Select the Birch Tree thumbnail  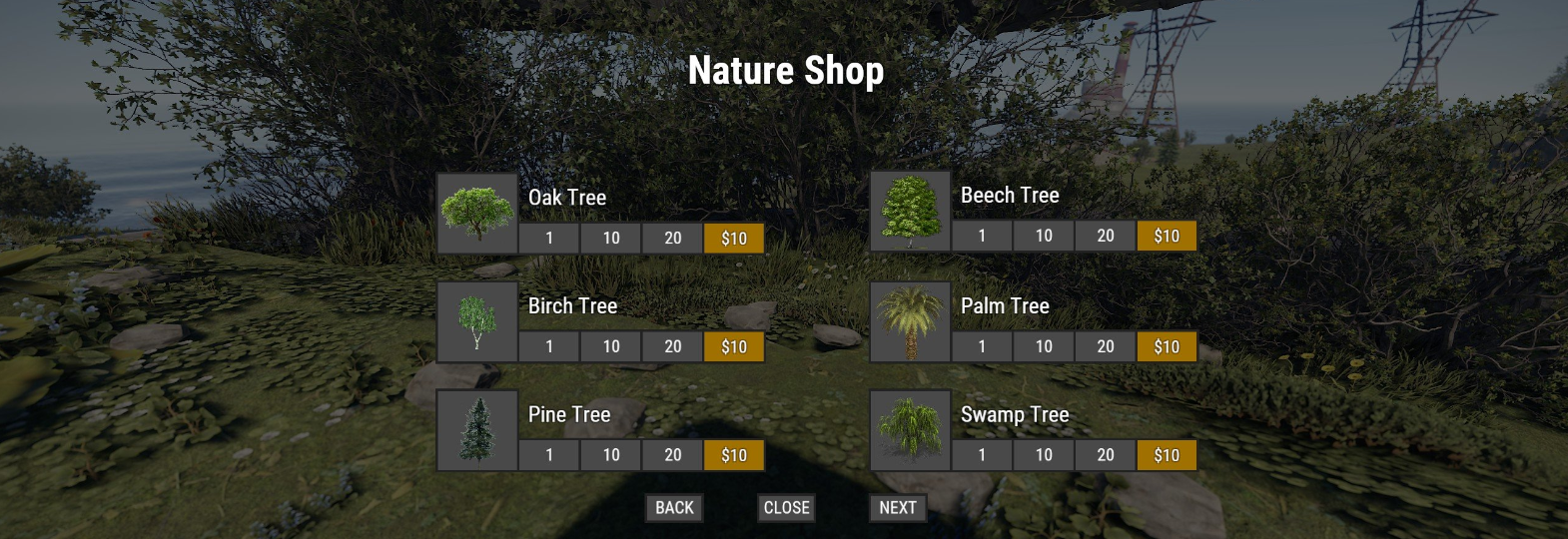[477, 321]
